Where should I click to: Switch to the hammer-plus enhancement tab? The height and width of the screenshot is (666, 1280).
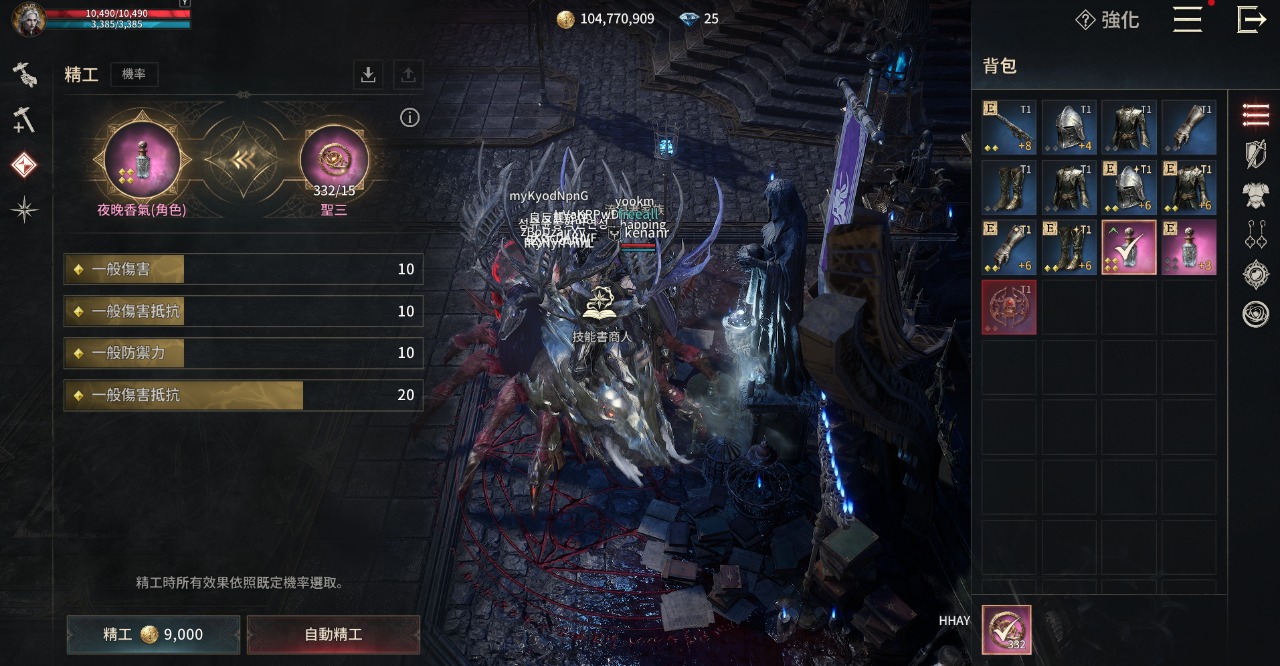[x=24, y=120]
